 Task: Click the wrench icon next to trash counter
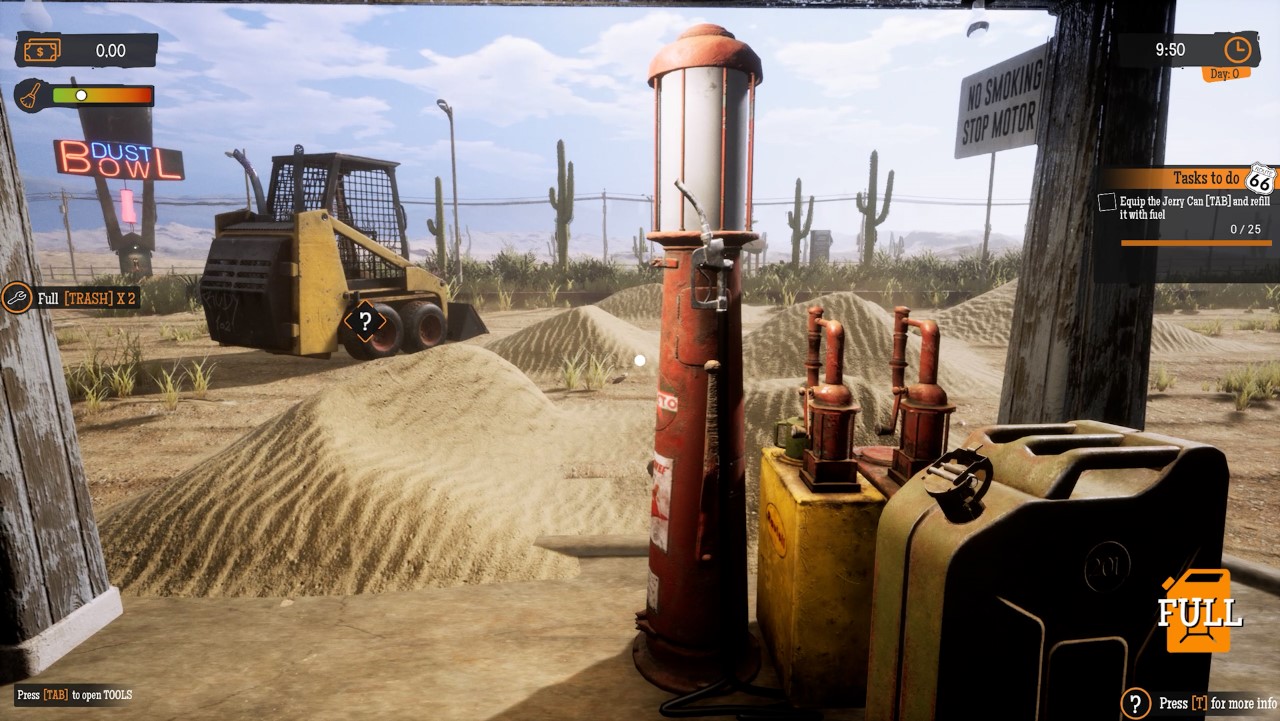click(15, 297)
